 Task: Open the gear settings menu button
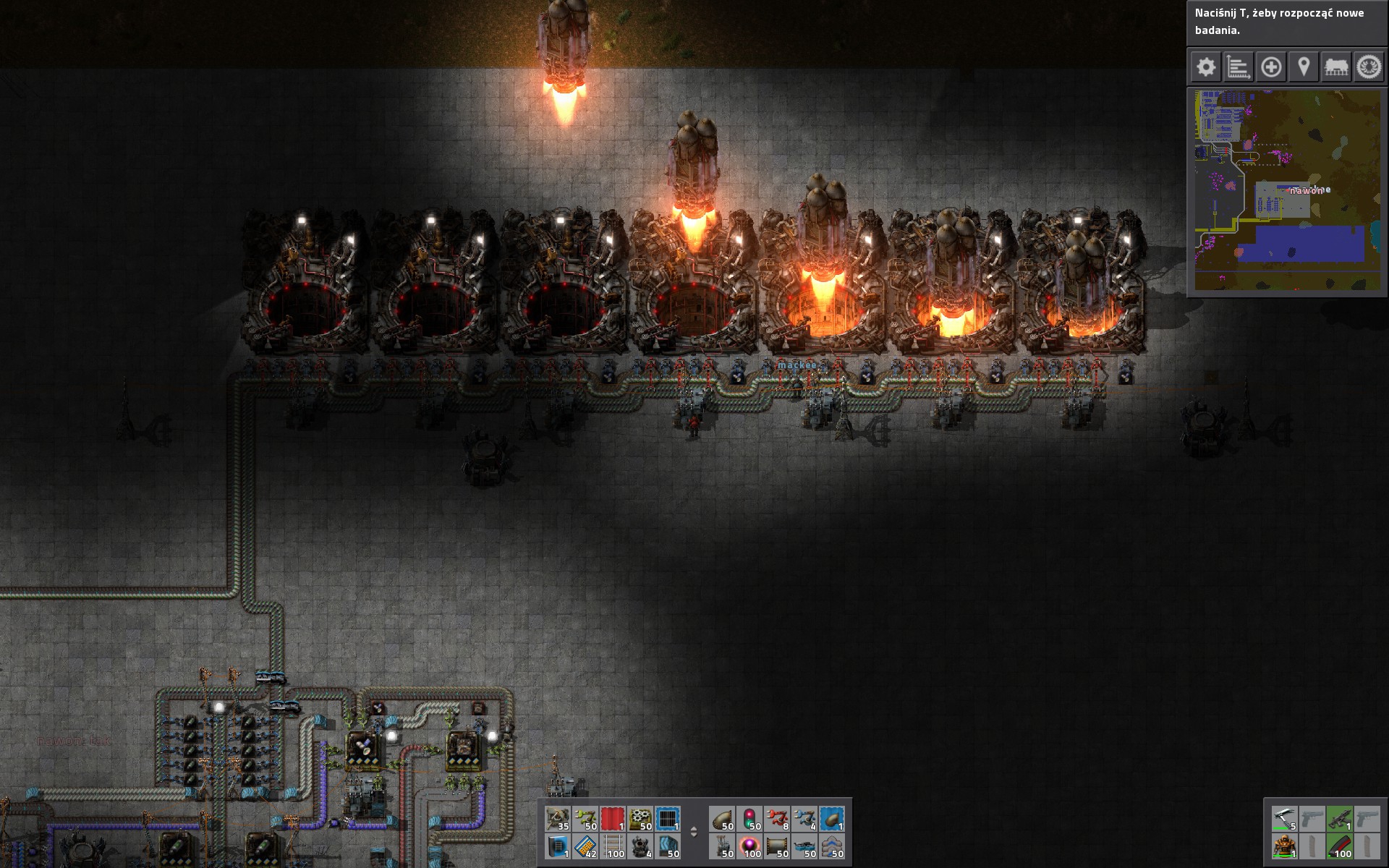1205,68
